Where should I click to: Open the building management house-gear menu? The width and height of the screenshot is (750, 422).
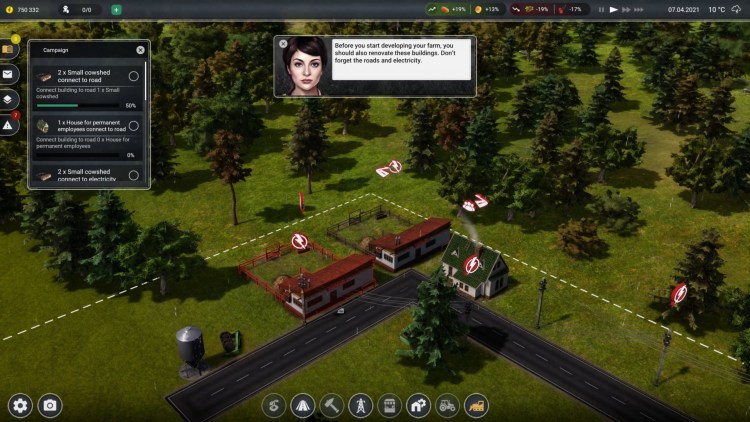coord(418,405)
